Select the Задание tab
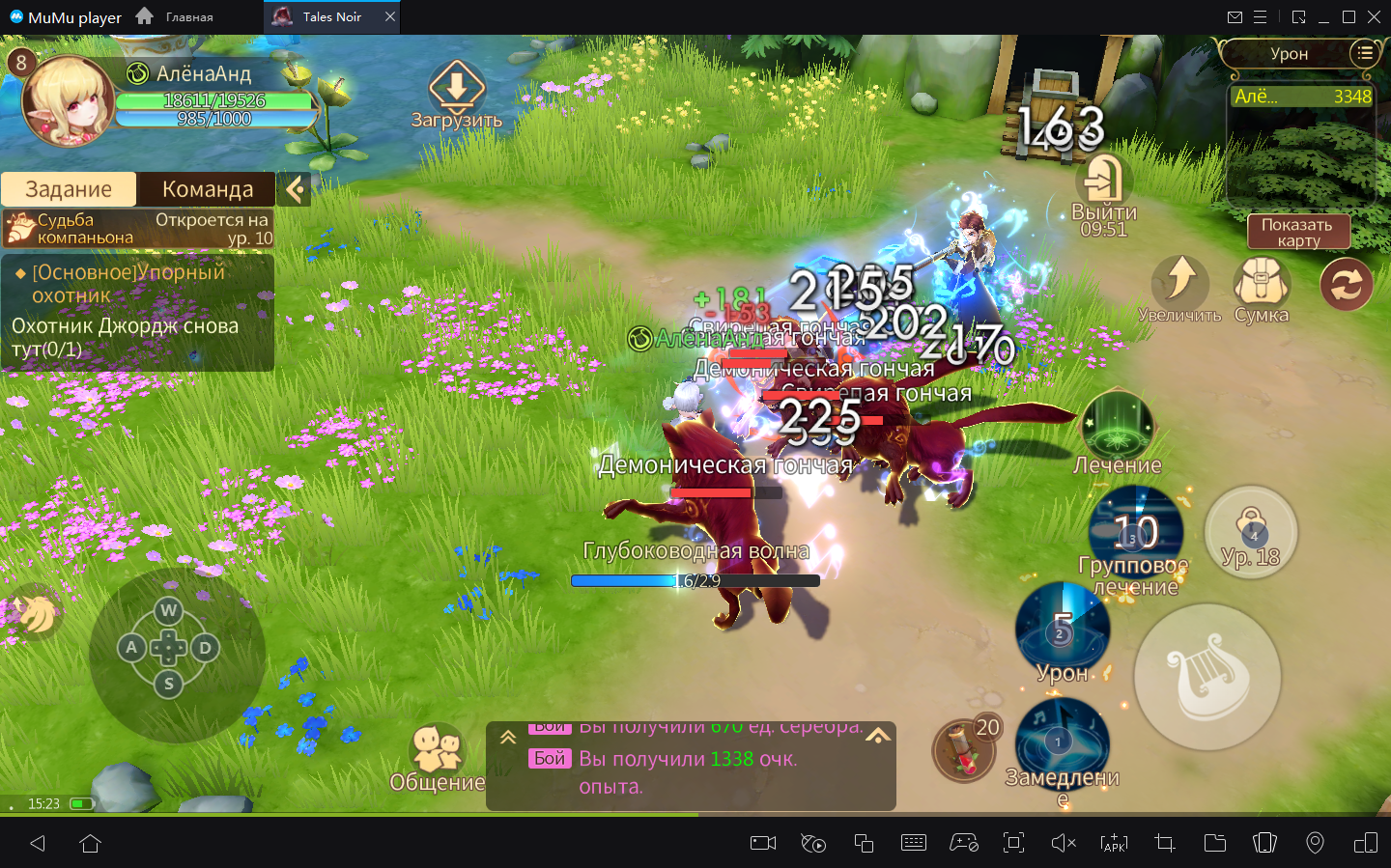This screenshot has height=868, width=1391. pos(69,189)
